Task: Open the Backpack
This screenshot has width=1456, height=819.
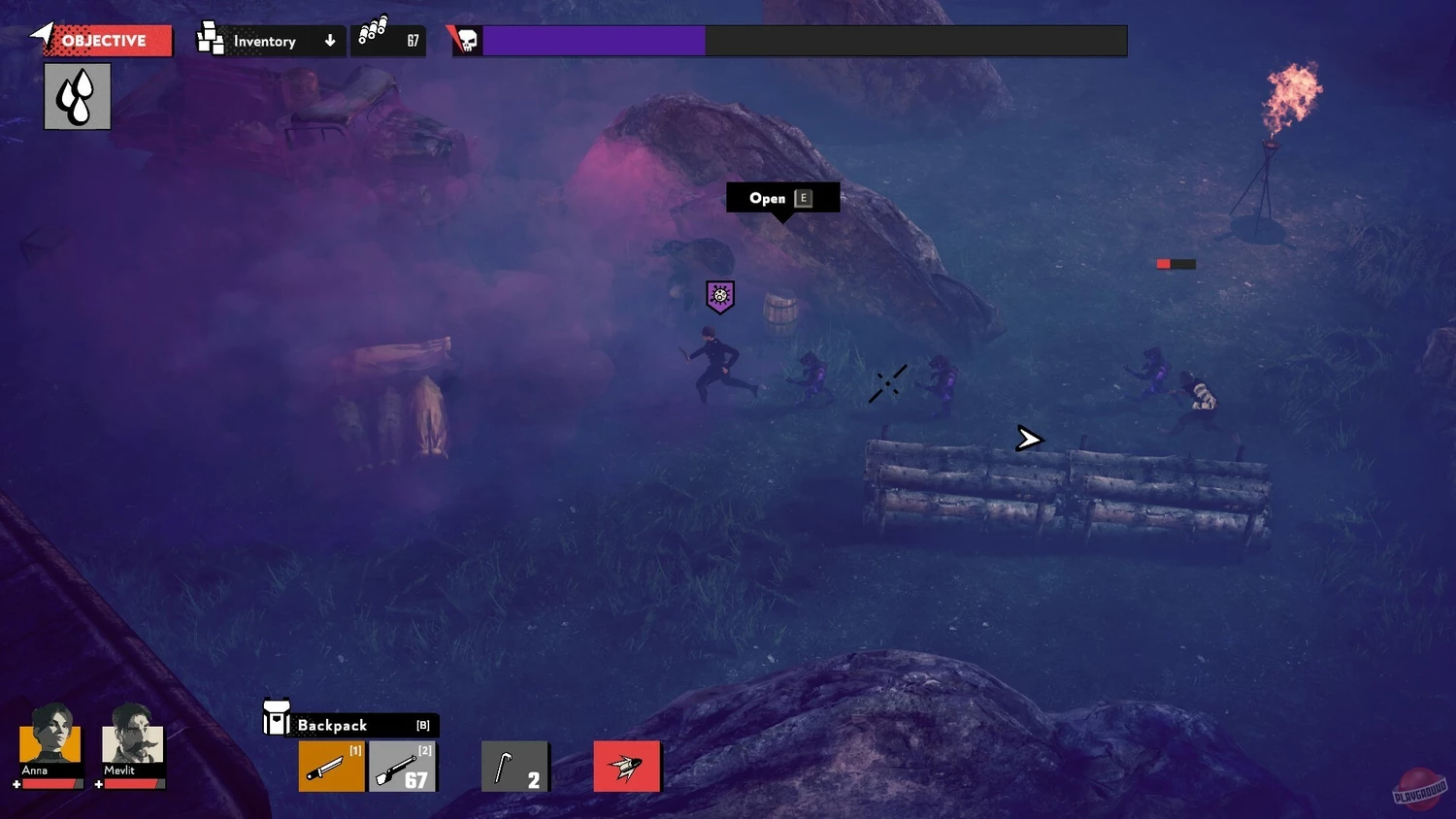Action: pos(350,725)
